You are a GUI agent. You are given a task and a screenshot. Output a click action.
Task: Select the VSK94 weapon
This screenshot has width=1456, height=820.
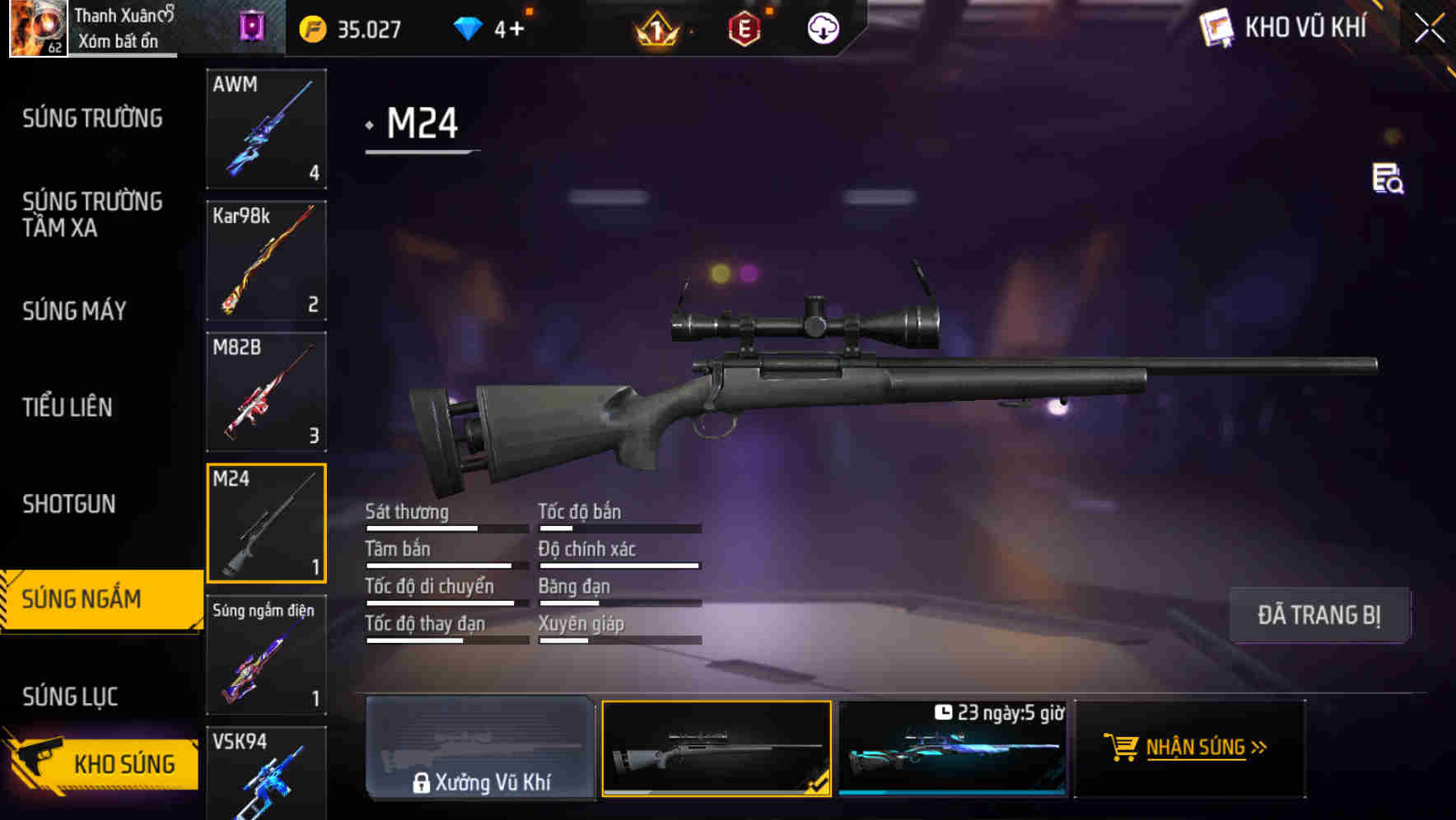point(266,778)
